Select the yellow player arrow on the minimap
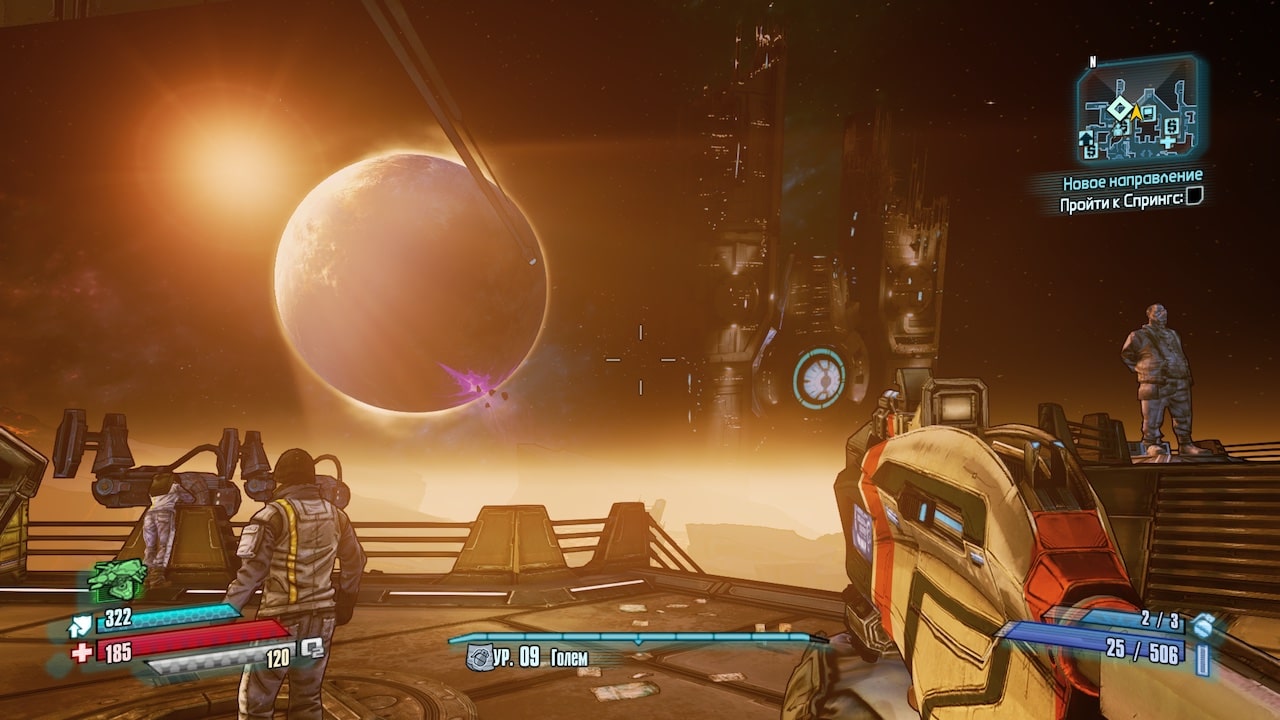Screen dimensions: 1280x720 pyautogui.click(x=1137, y=111)
